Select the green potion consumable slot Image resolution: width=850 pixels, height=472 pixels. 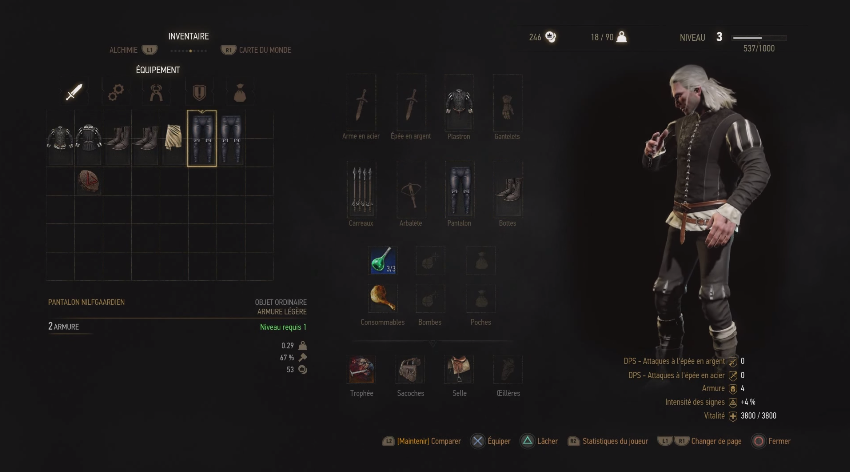(x=382, y=261)
